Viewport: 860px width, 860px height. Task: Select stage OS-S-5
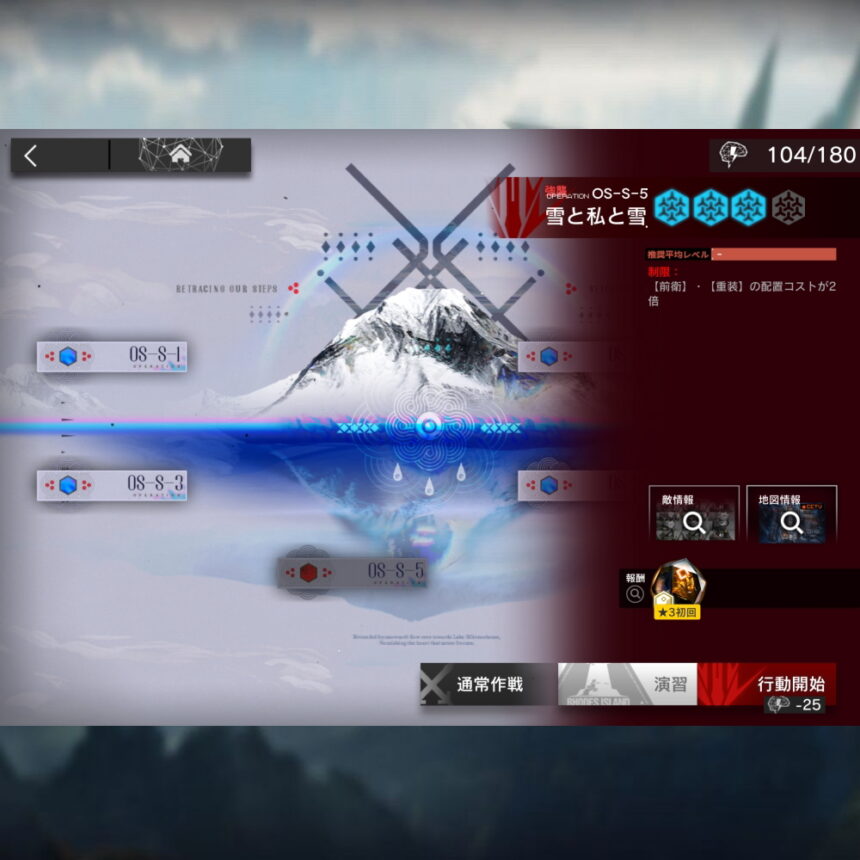pyautogui.click(x=353, y=572)
